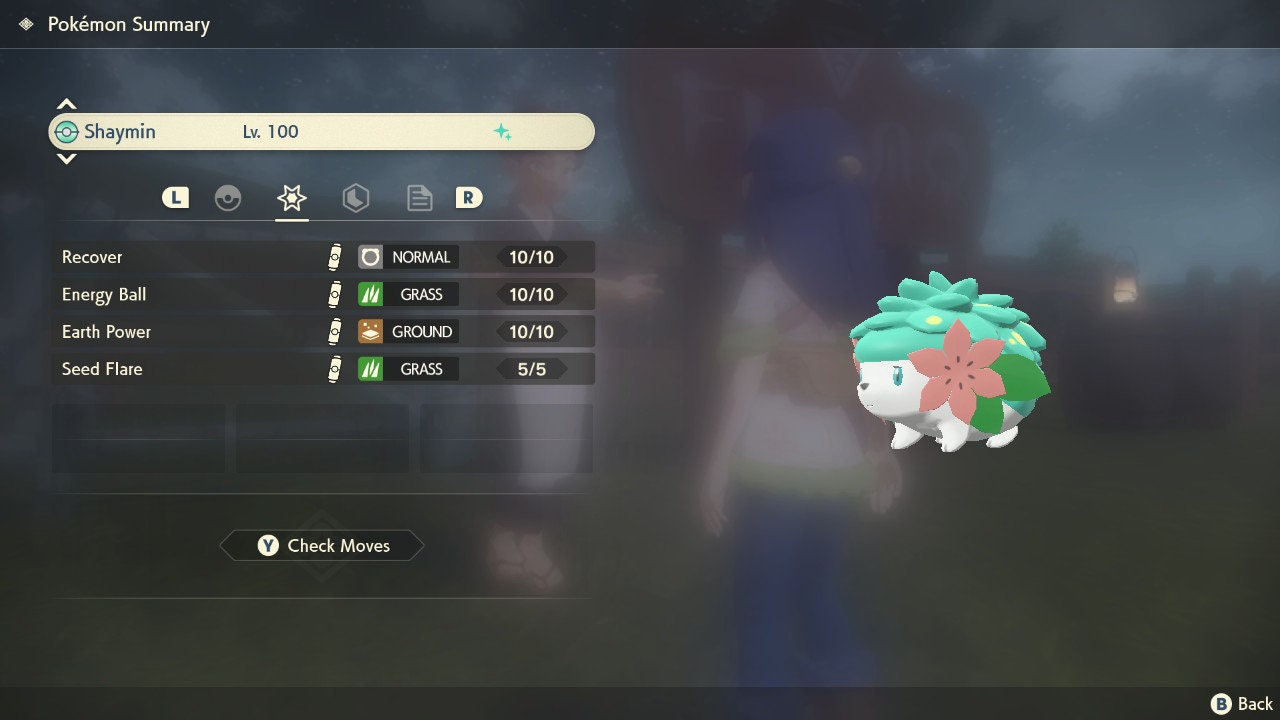Show the star-shaped moves tab
The height and width of the screenshot is (720, 1280).
292,198
